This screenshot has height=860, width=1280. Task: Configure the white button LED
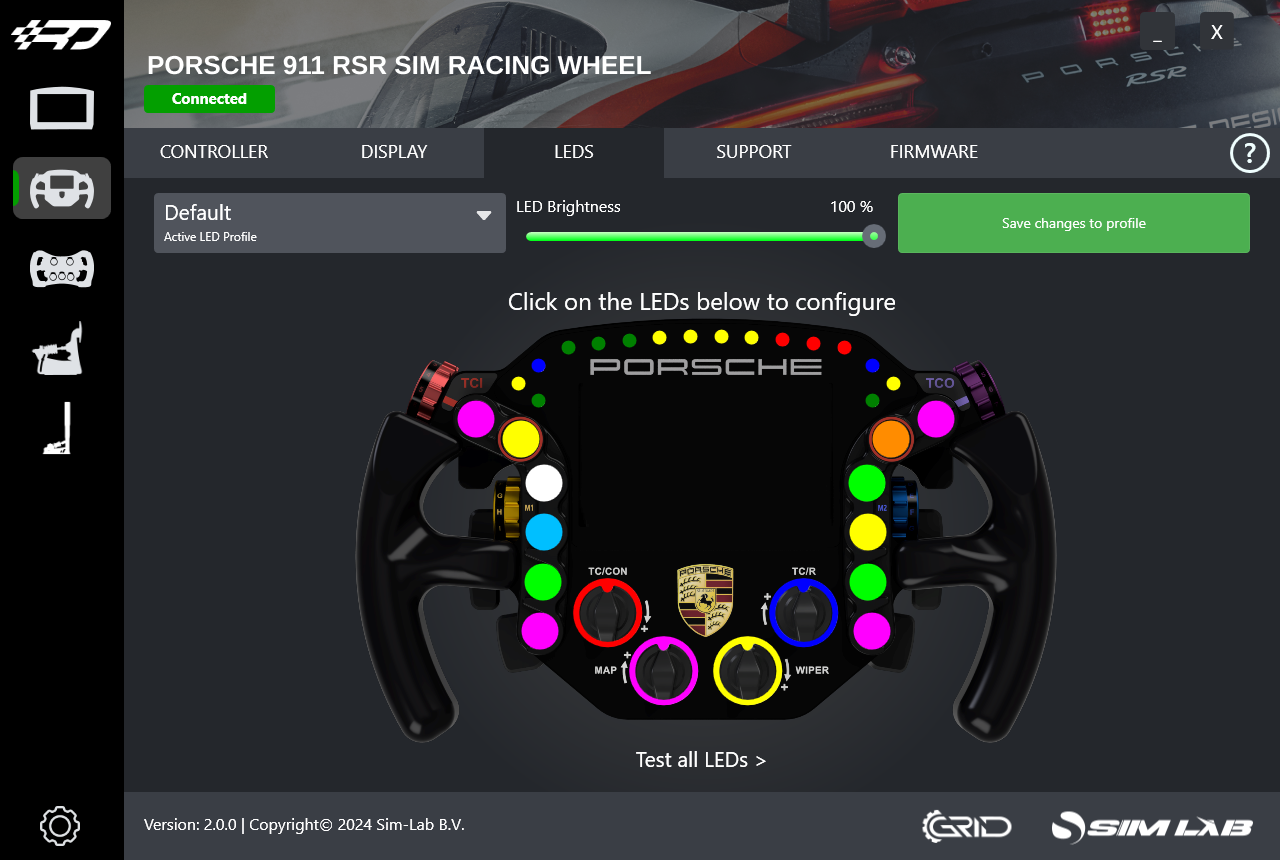click(x=544, y=483)
